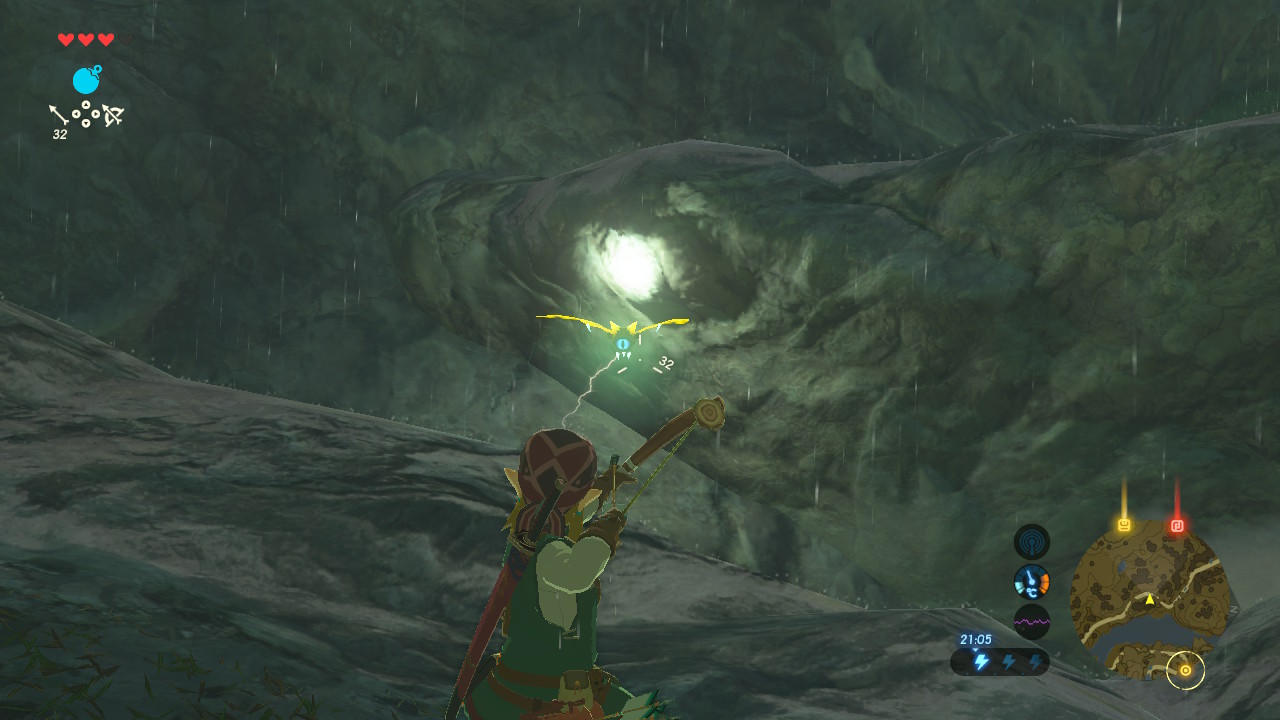Open the circular minimap
The width and height of the screenshot is (1280, 720).
click(1150, 598)
